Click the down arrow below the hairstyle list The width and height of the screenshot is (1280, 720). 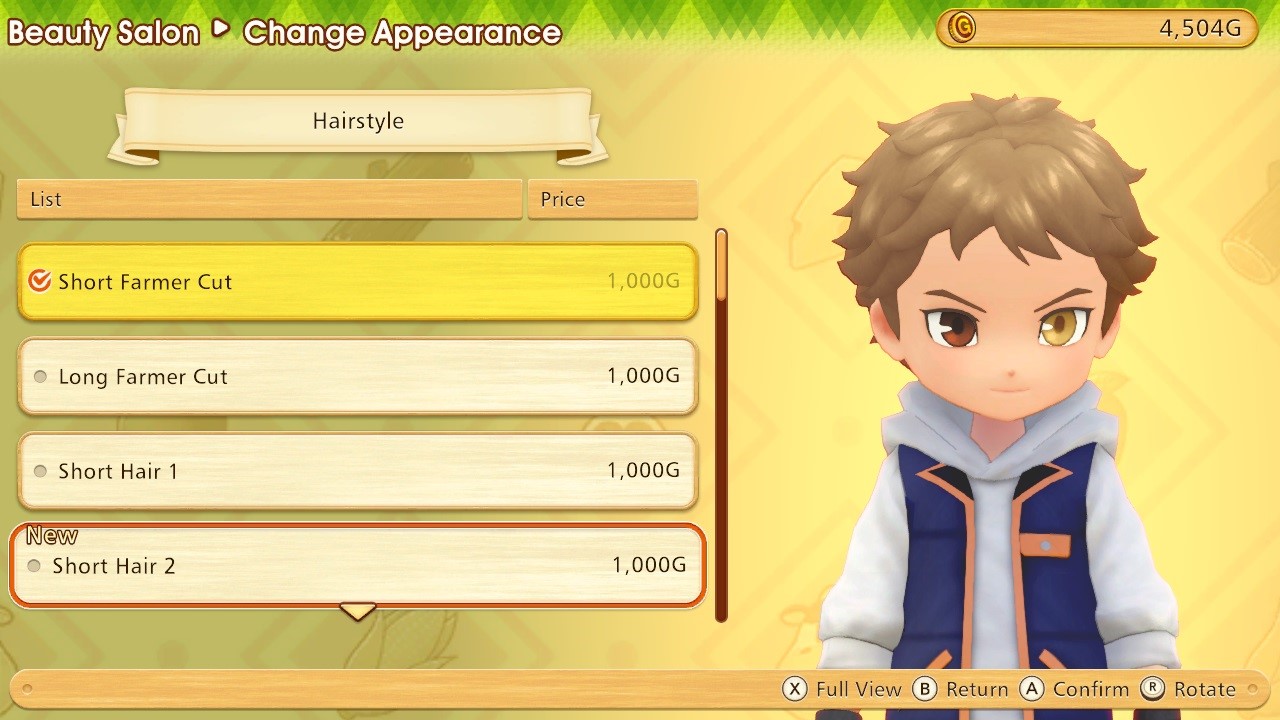tap(357, 610)
